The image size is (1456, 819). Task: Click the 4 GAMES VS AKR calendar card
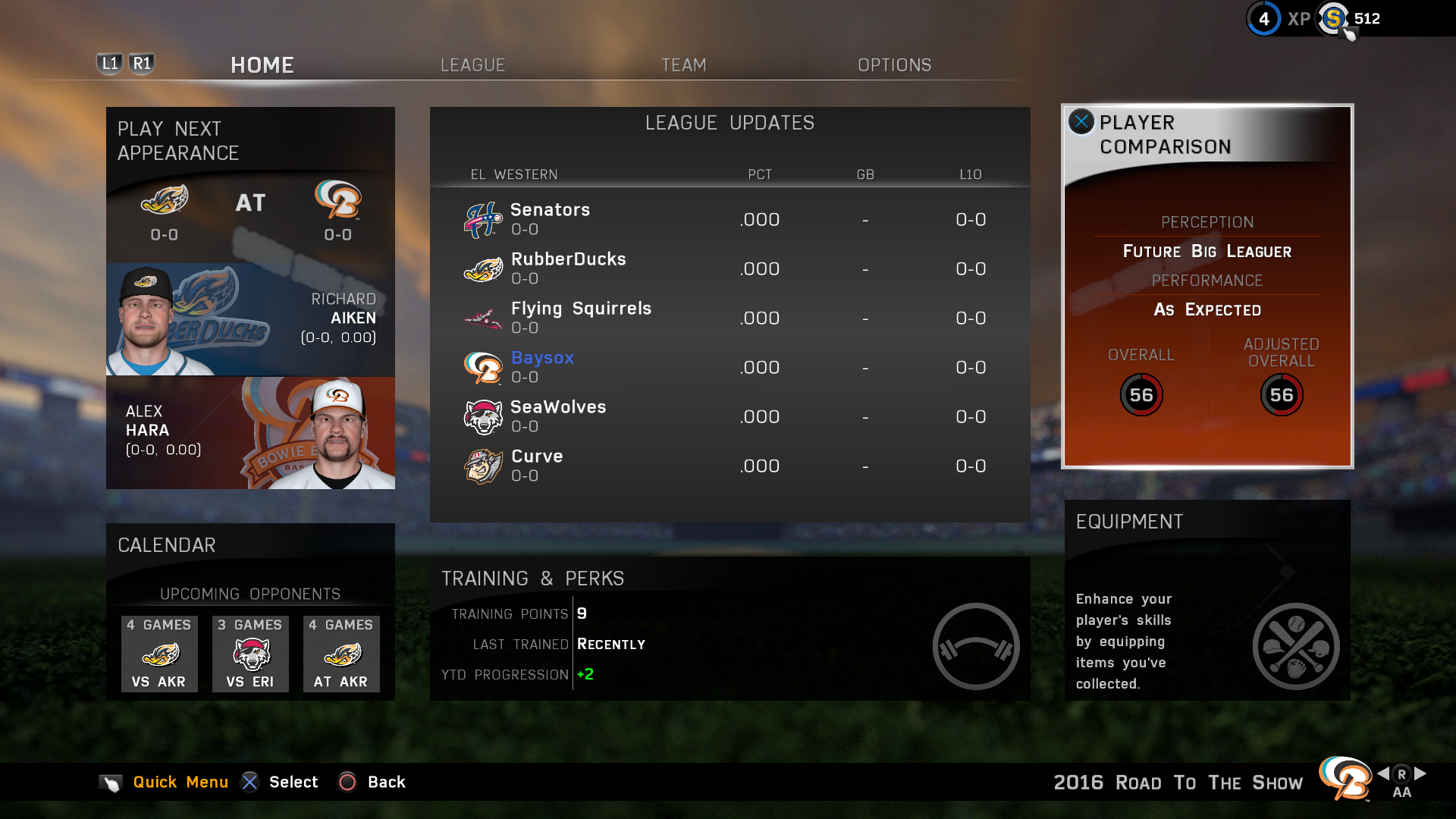pyautogui.click(x=159, y=654)
